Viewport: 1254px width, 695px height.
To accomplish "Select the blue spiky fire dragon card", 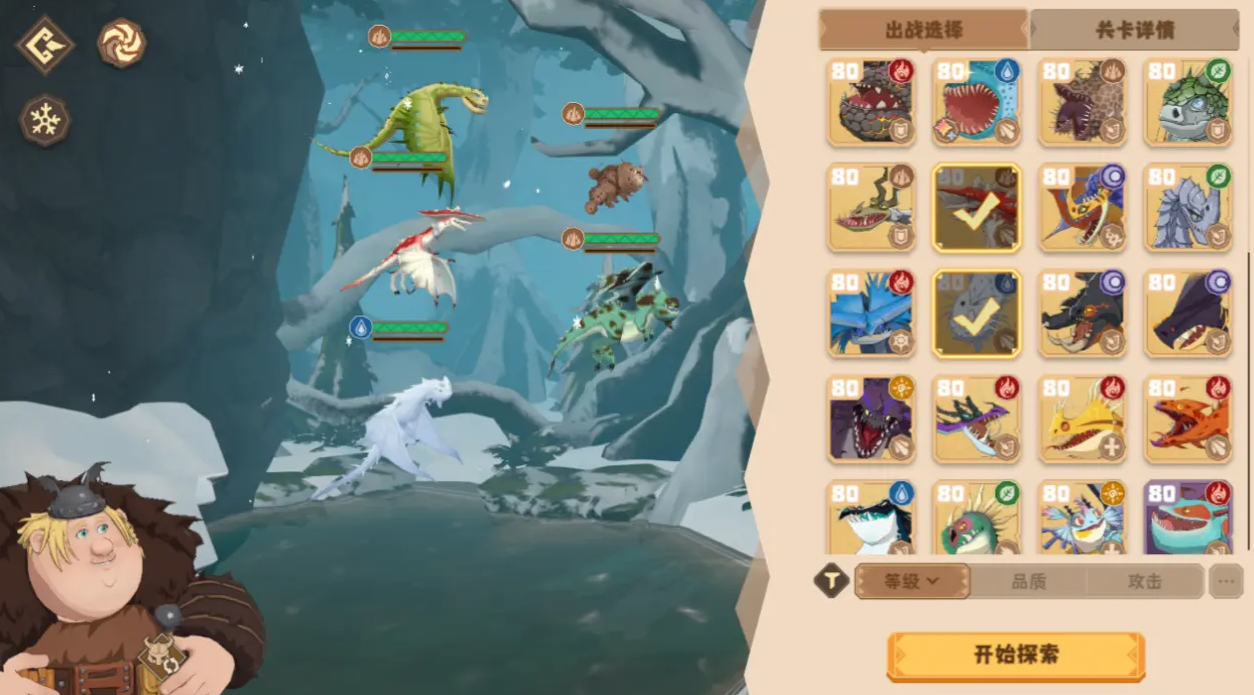I will pyautogui.click(x=871, y=313).
